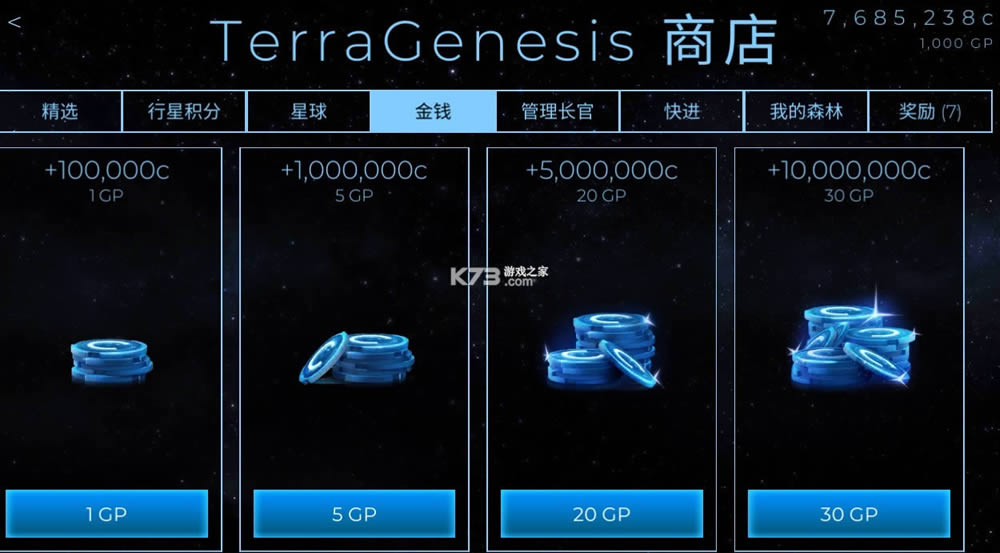This screenshot has height=553, width=1000.
Task: Go back using the top-left arrow
Action: pos(14,22)
